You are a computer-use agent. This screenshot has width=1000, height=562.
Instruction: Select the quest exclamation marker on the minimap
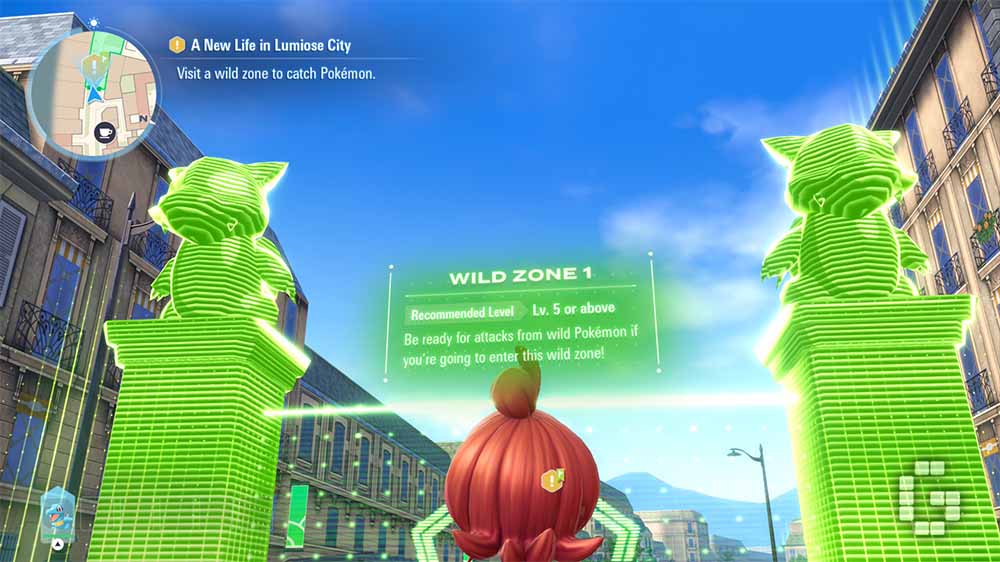click(96, 66)
